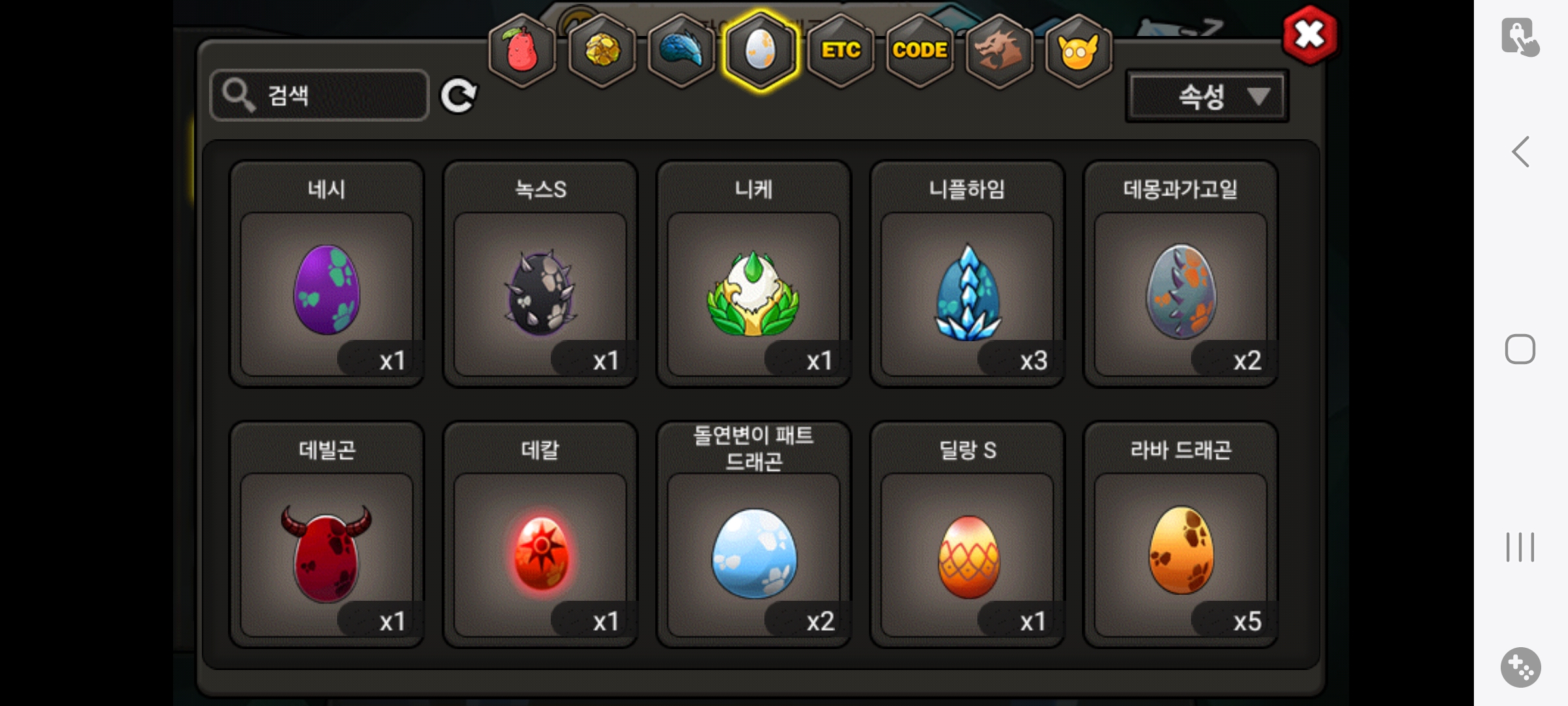Show the brown dragon head tab
The width and height of the screenshot is (1568, 706).
[999, 51]
